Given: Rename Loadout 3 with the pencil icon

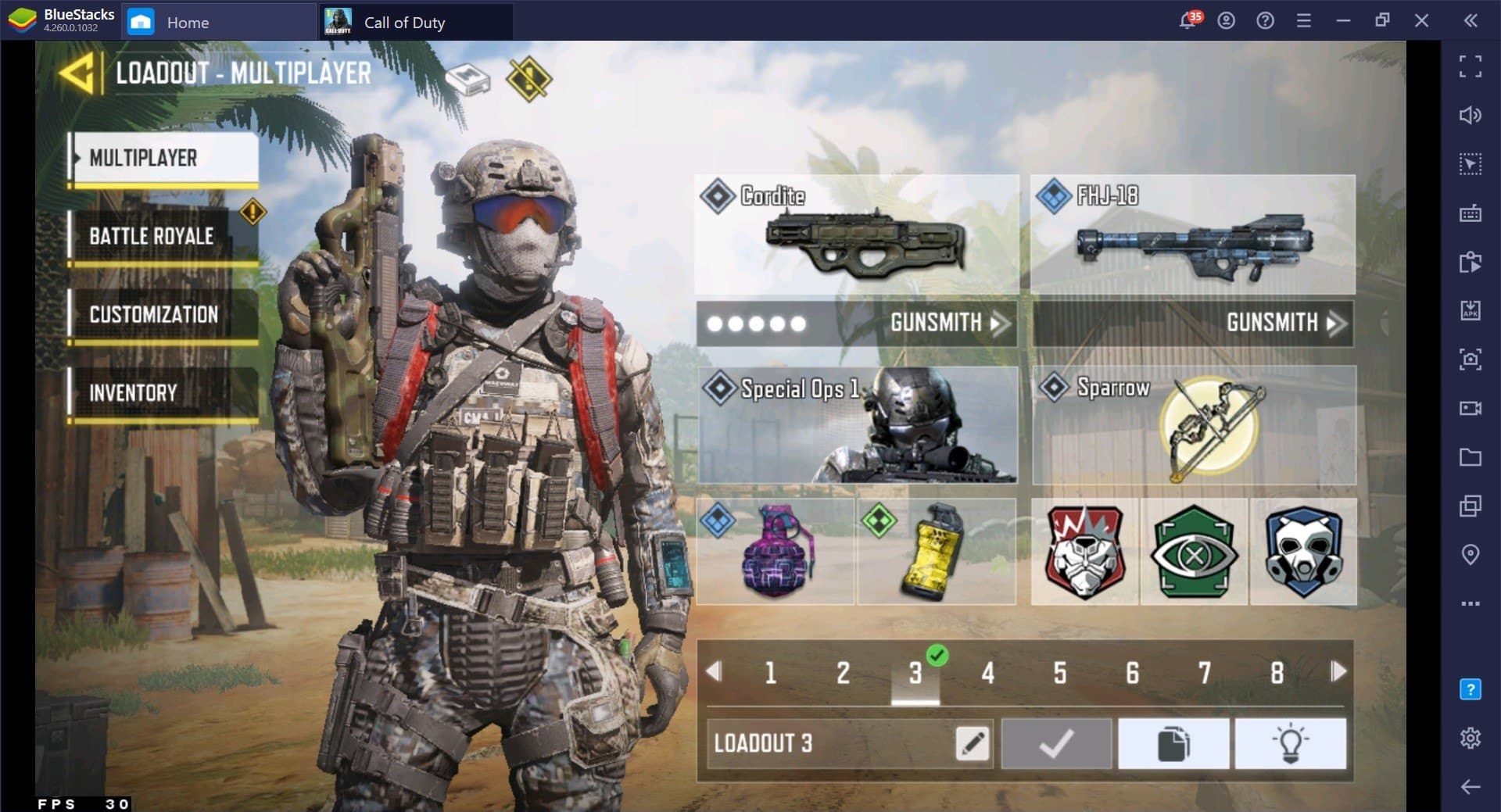Looking at the screenshot, I should 973,743.
